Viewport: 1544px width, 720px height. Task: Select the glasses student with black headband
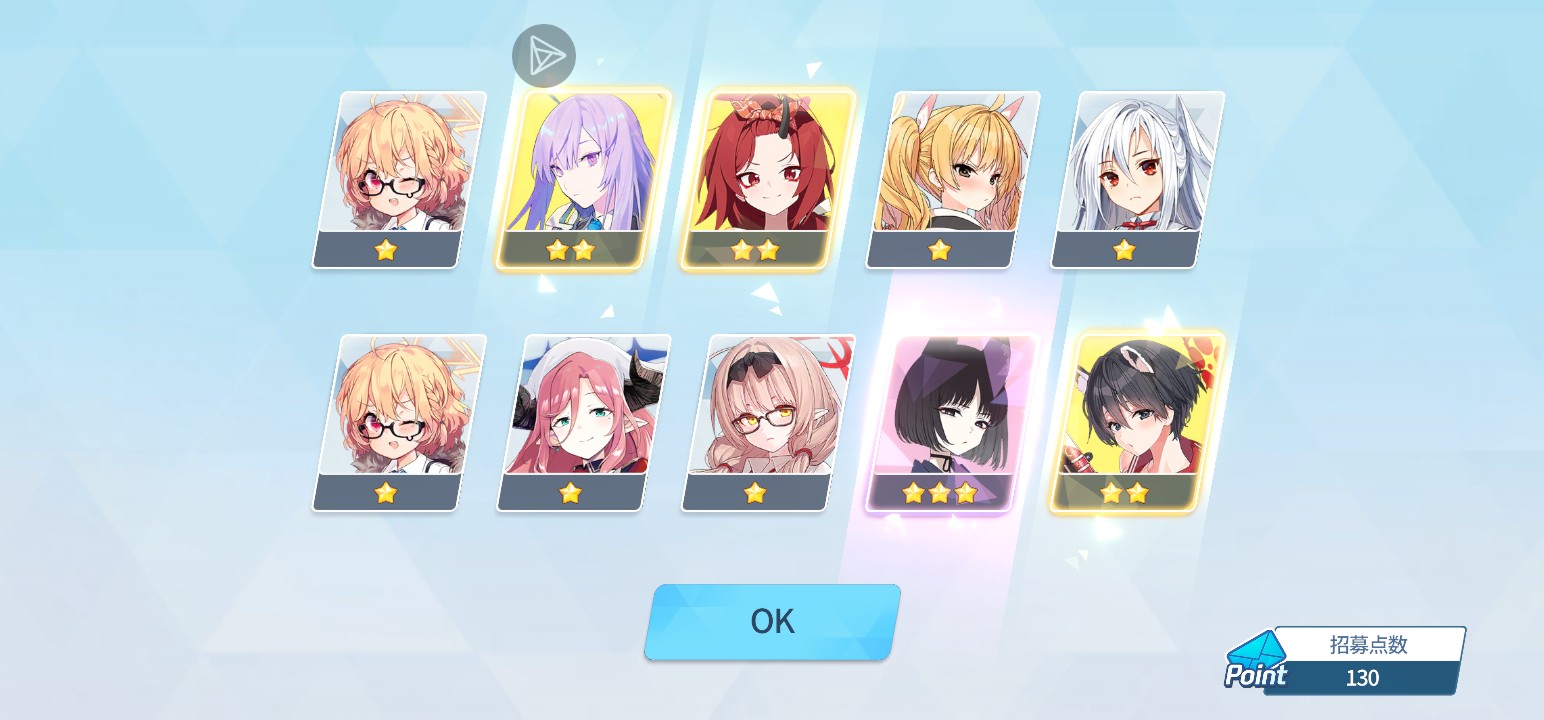pos(767,421)
